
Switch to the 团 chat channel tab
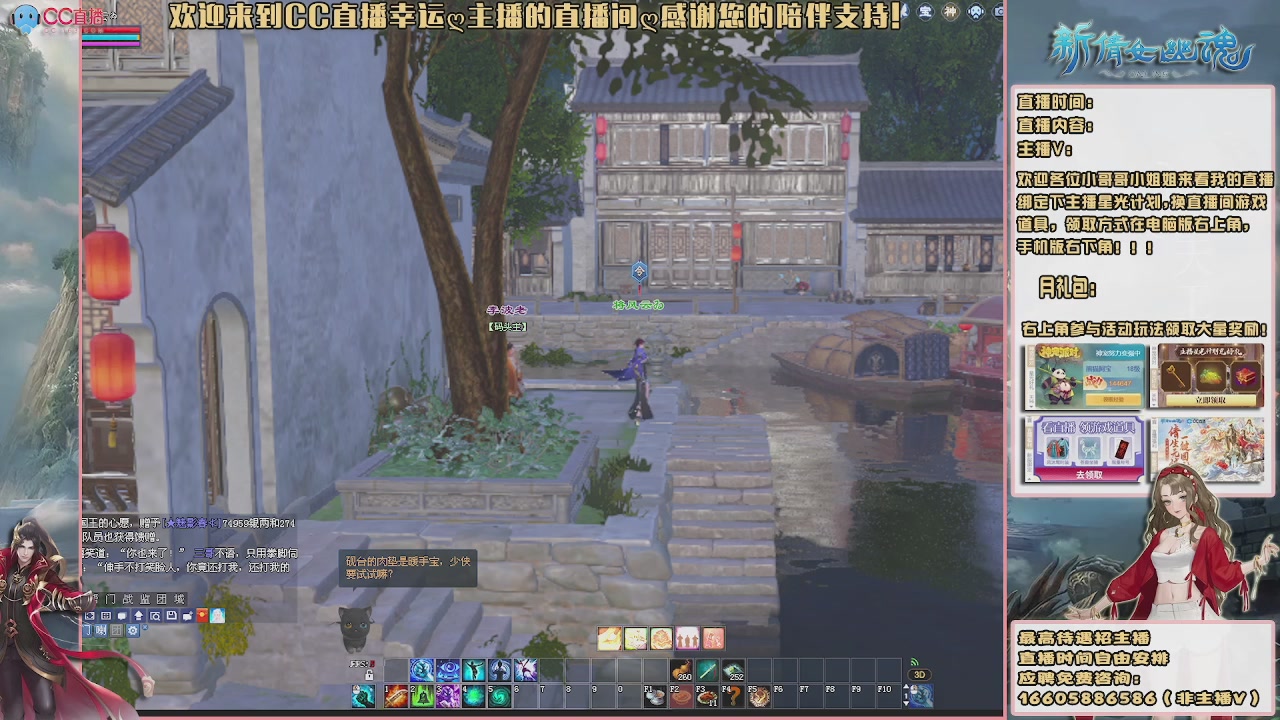click(161, 598)
